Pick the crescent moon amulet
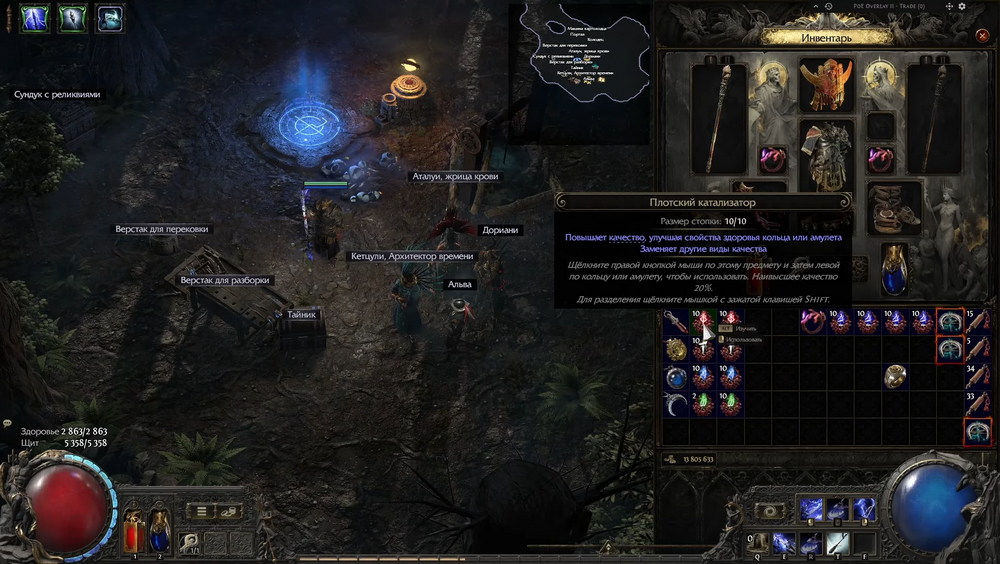Screen dimensions: 1000x564 click(x=677, y=406)
